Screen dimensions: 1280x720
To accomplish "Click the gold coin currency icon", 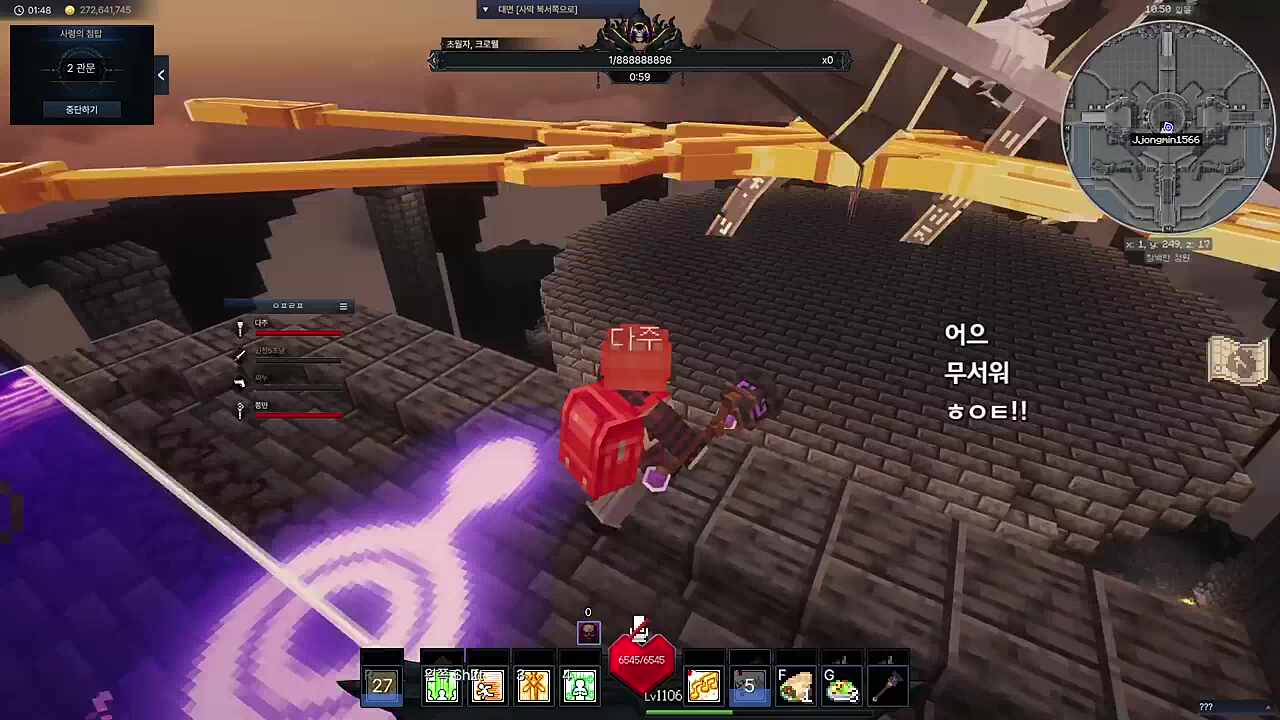I will [69, 11].
